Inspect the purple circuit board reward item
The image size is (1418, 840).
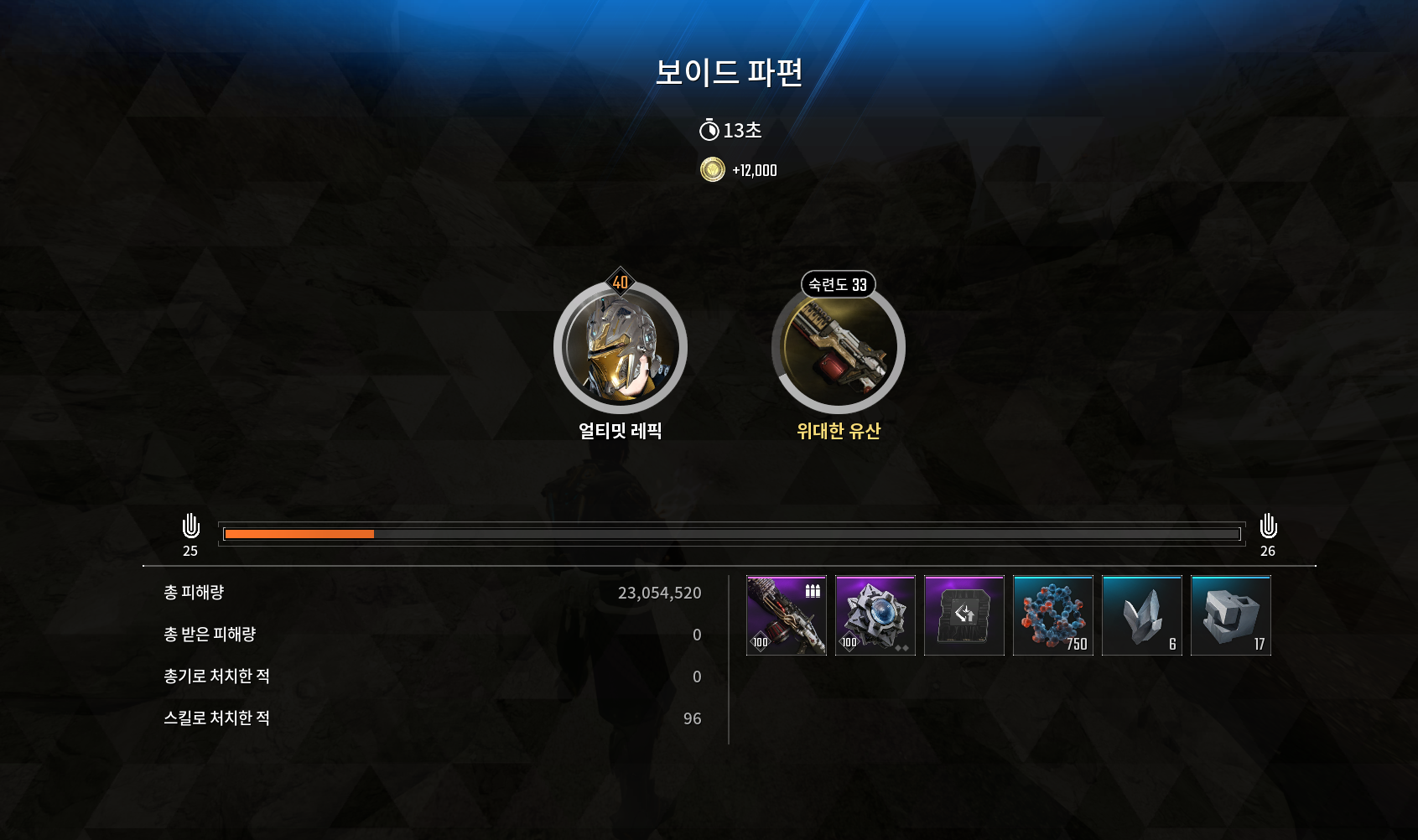pyautogui.click(x=964, y=616)
